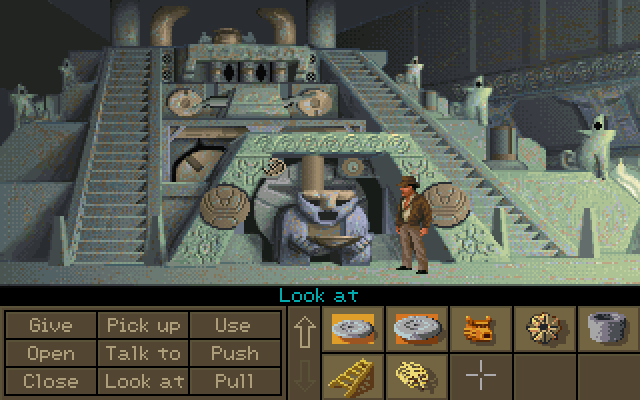Select the Give verb
Image resolution: width=640 pixels, height=400 pixels.
pyautogui.click(x=51, y=325)
